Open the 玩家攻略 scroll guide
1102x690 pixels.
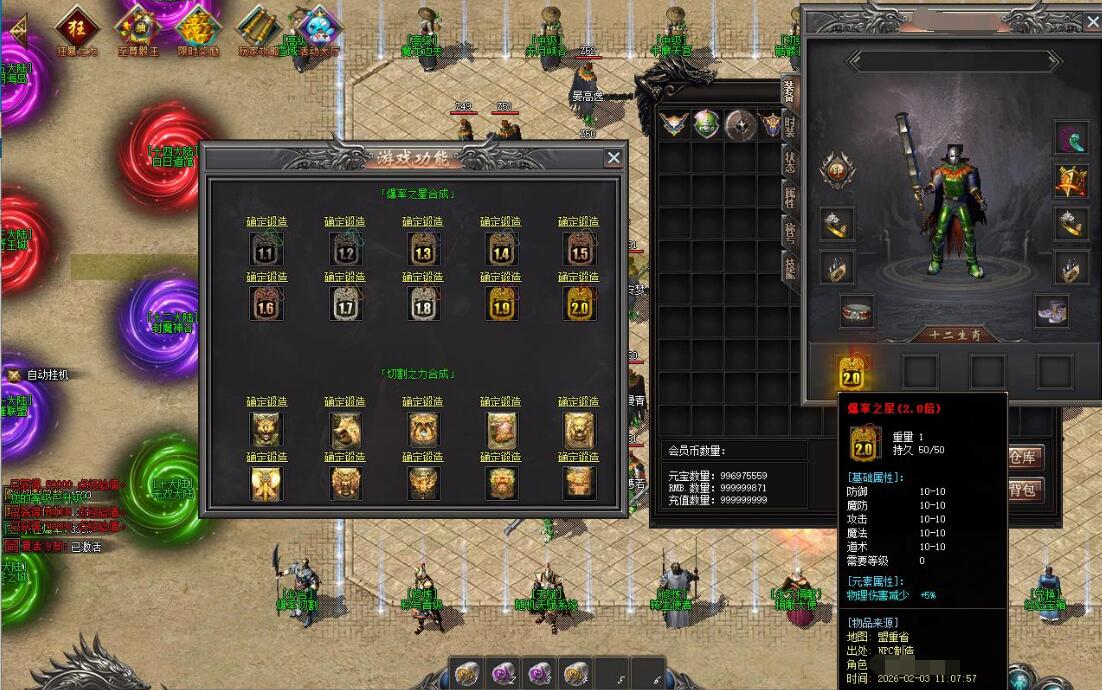[x=257, y=25]
